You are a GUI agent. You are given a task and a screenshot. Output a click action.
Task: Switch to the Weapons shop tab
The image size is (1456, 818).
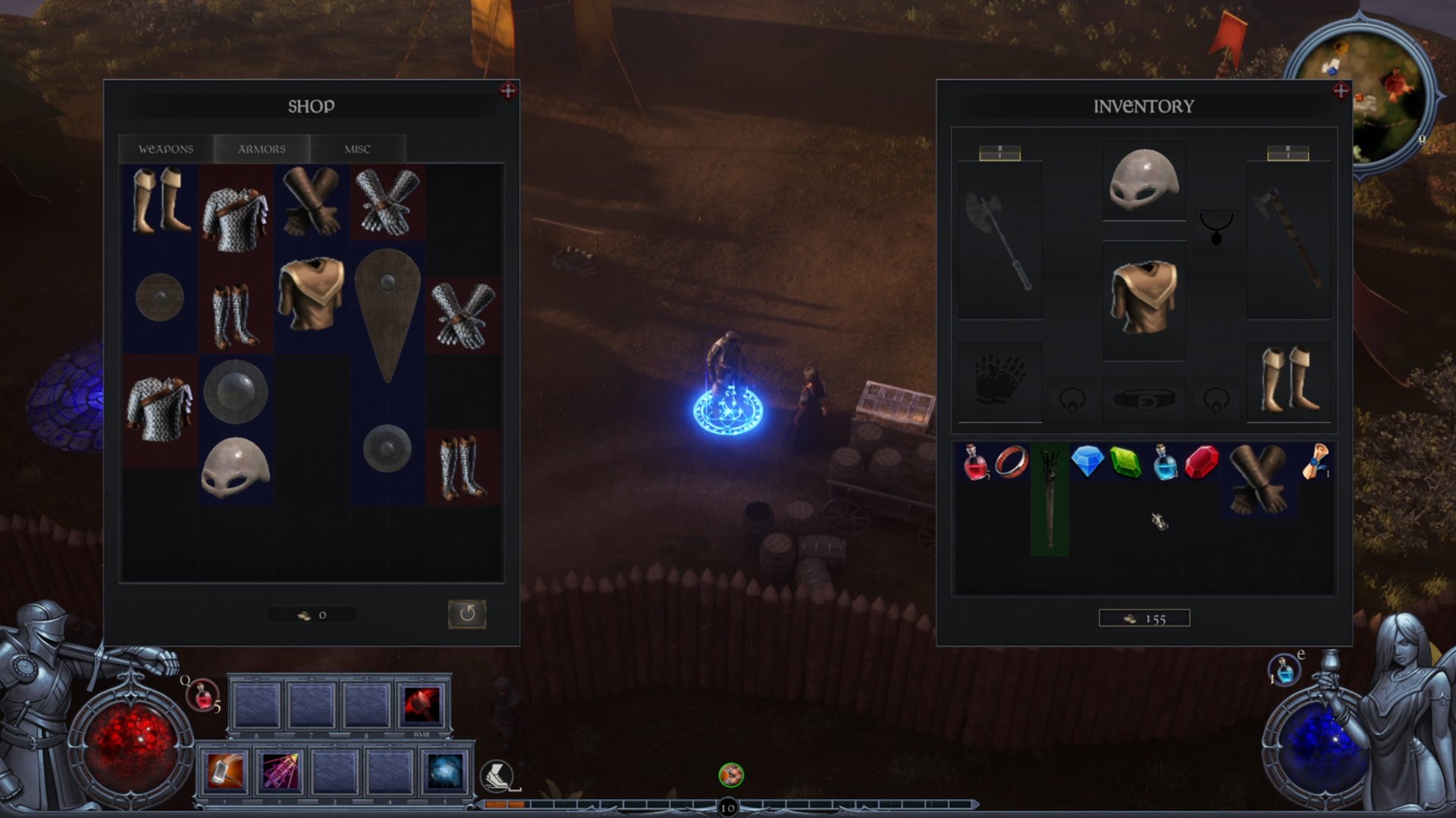point(166,149)
